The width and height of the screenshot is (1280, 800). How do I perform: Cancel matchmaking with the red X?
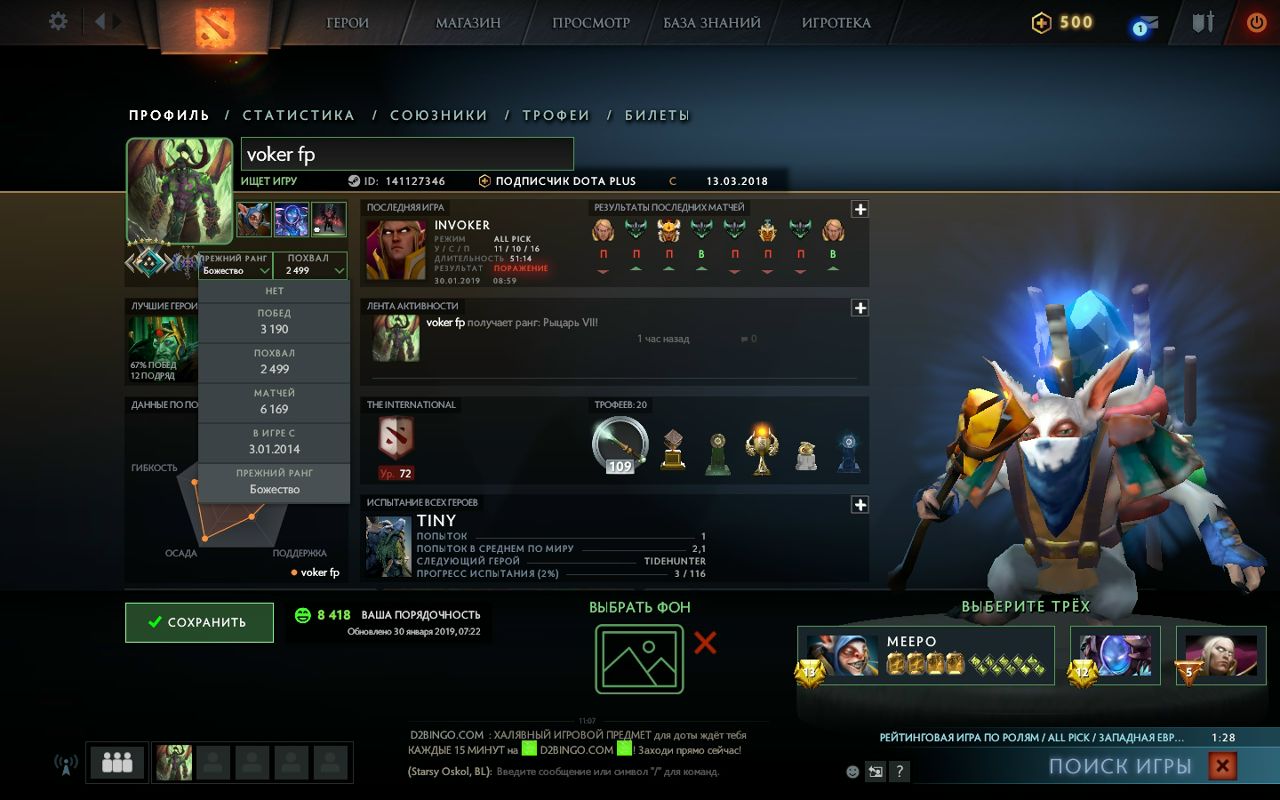[x=1222, y=765]
